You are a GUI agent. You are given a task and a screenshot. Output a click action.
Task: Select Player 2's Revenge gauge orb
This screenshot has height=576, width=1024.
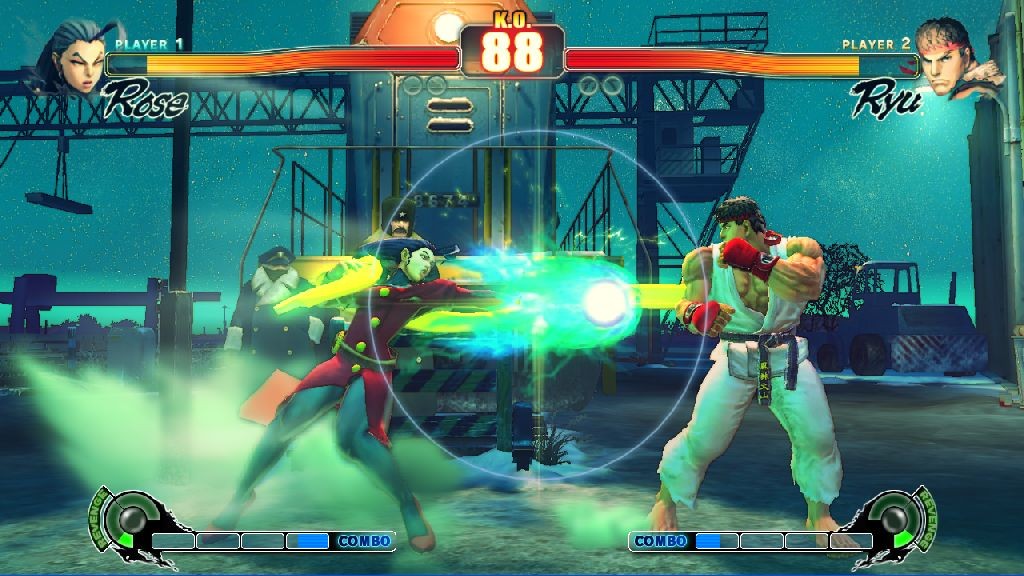(893, 518)
